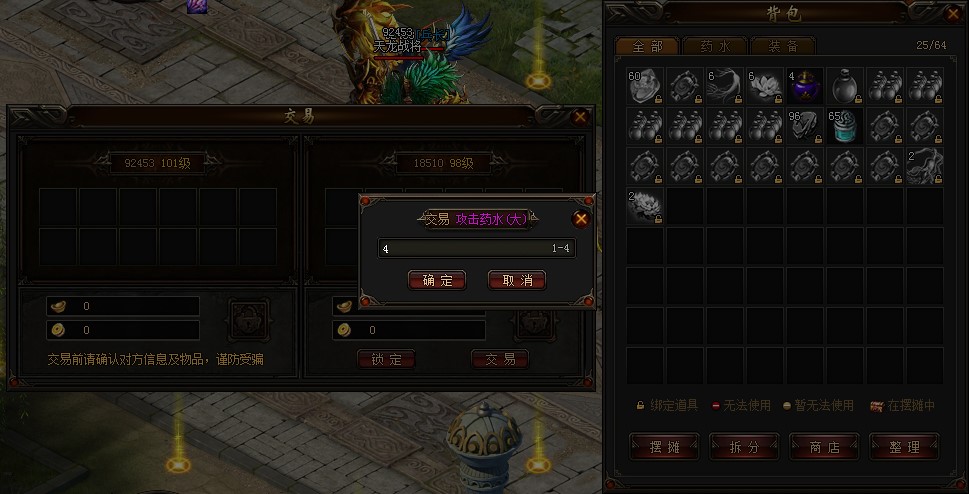The height and width of the screenshot is (494, 969).
Task: Select the purple attack potion in bag
Action: click(805, 86)
